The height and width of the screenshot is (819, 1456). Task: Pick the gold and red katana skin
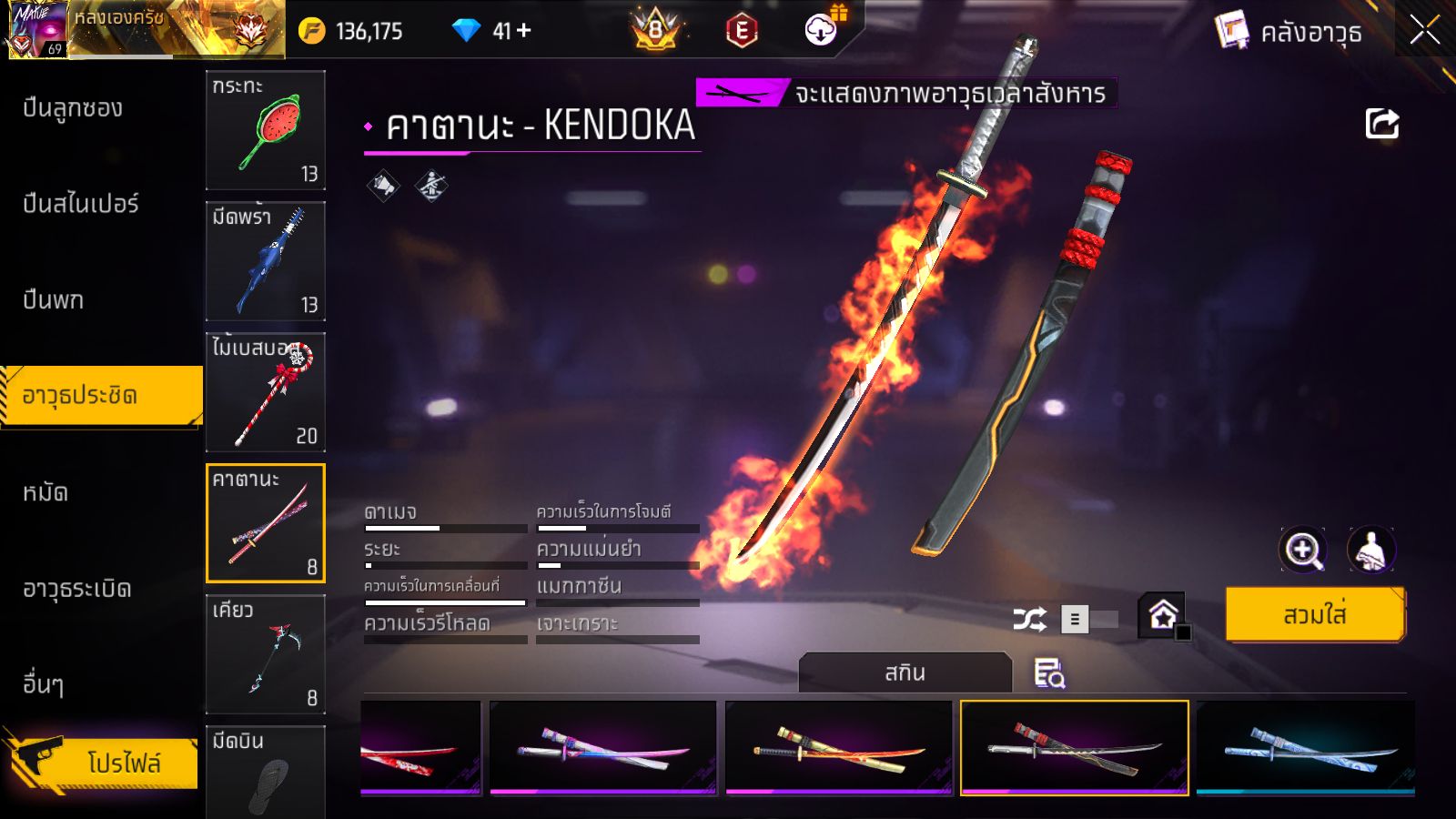(838, 748)
